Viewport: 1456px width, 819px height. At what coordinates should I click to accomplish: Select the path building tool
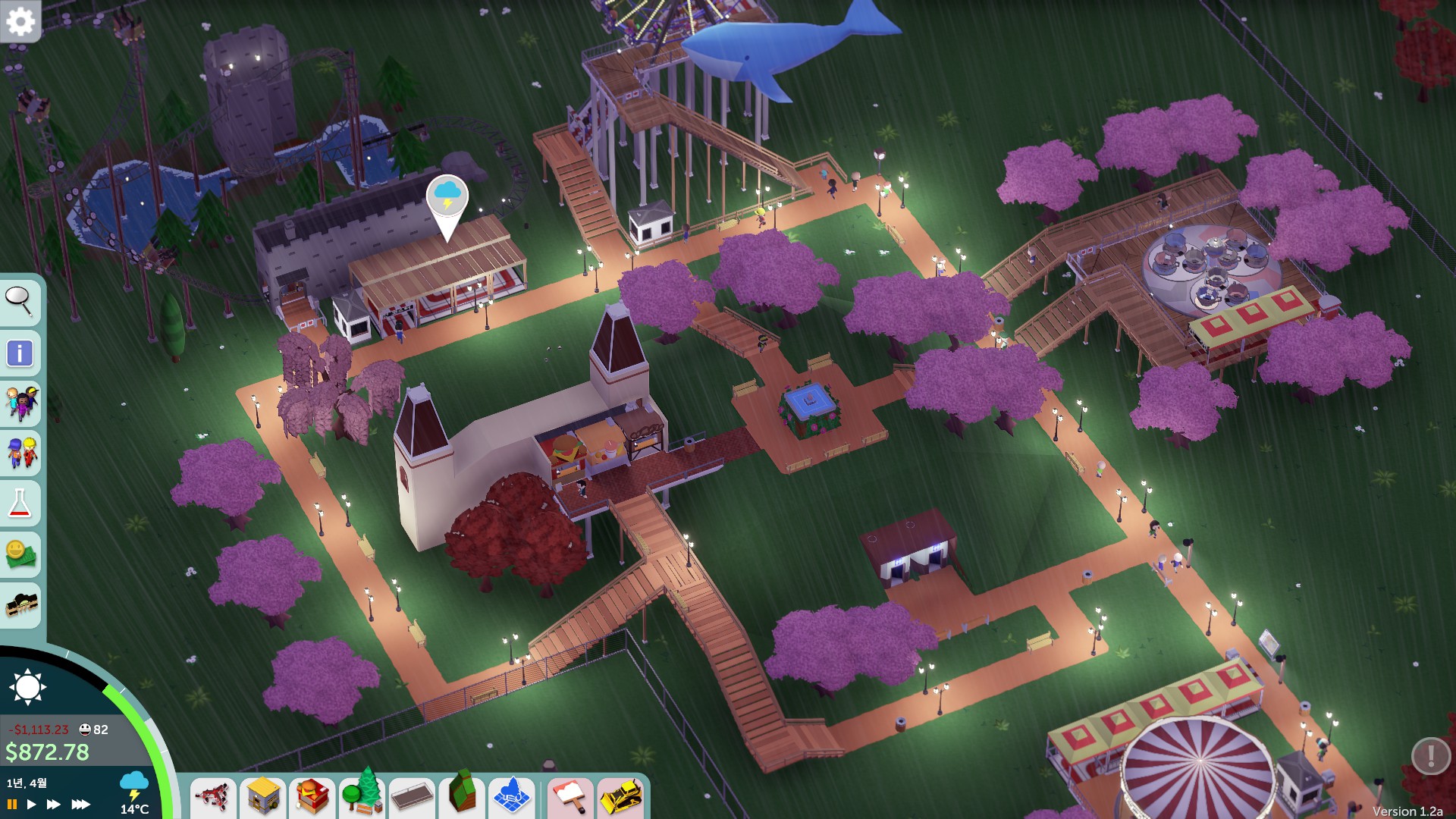coord(412,797)
